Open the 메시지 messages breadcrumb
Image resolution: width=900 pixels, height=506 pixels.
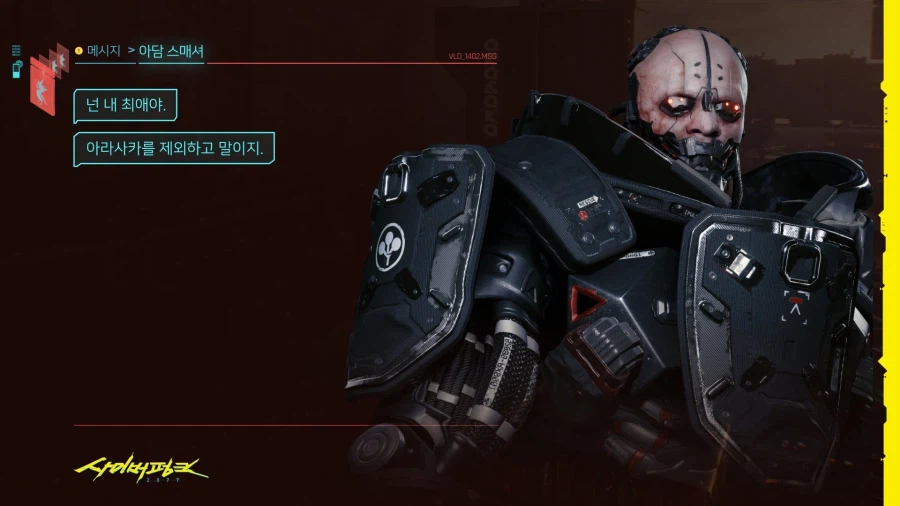[x=103, y=49]
